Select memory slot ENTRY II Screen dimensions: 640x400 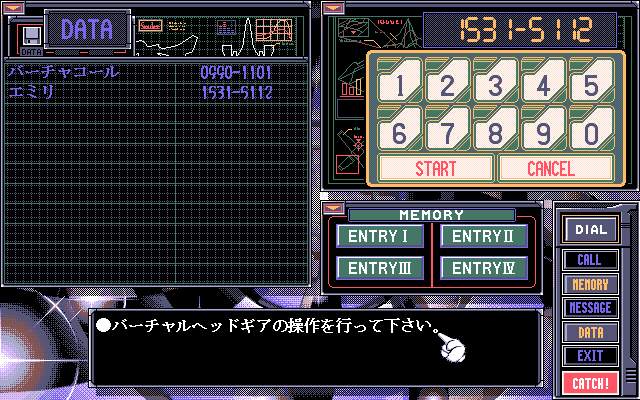coord(484,237)
